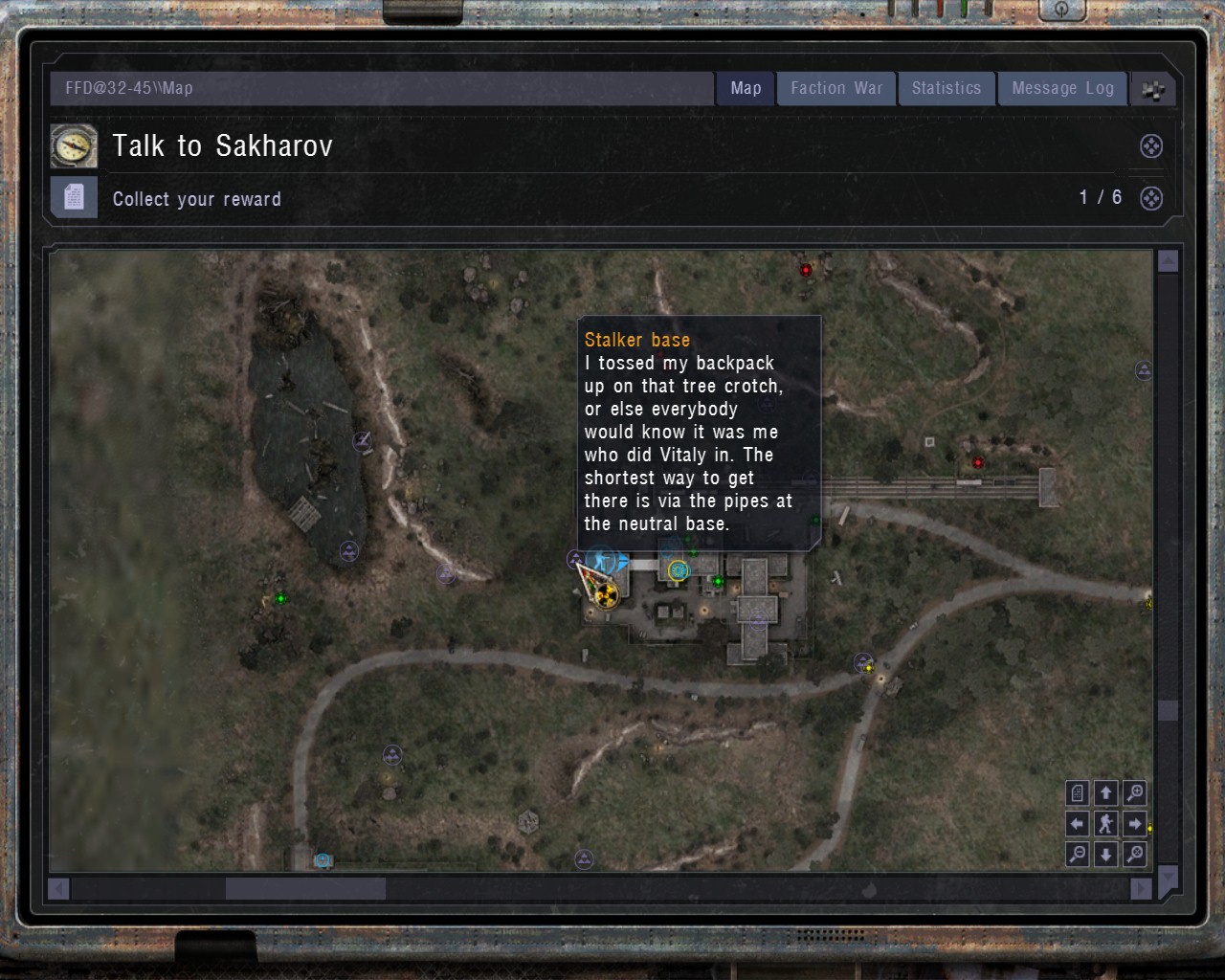Zoom in on the map
The height and width of the screenshot is (980, 1225).
1135,792
